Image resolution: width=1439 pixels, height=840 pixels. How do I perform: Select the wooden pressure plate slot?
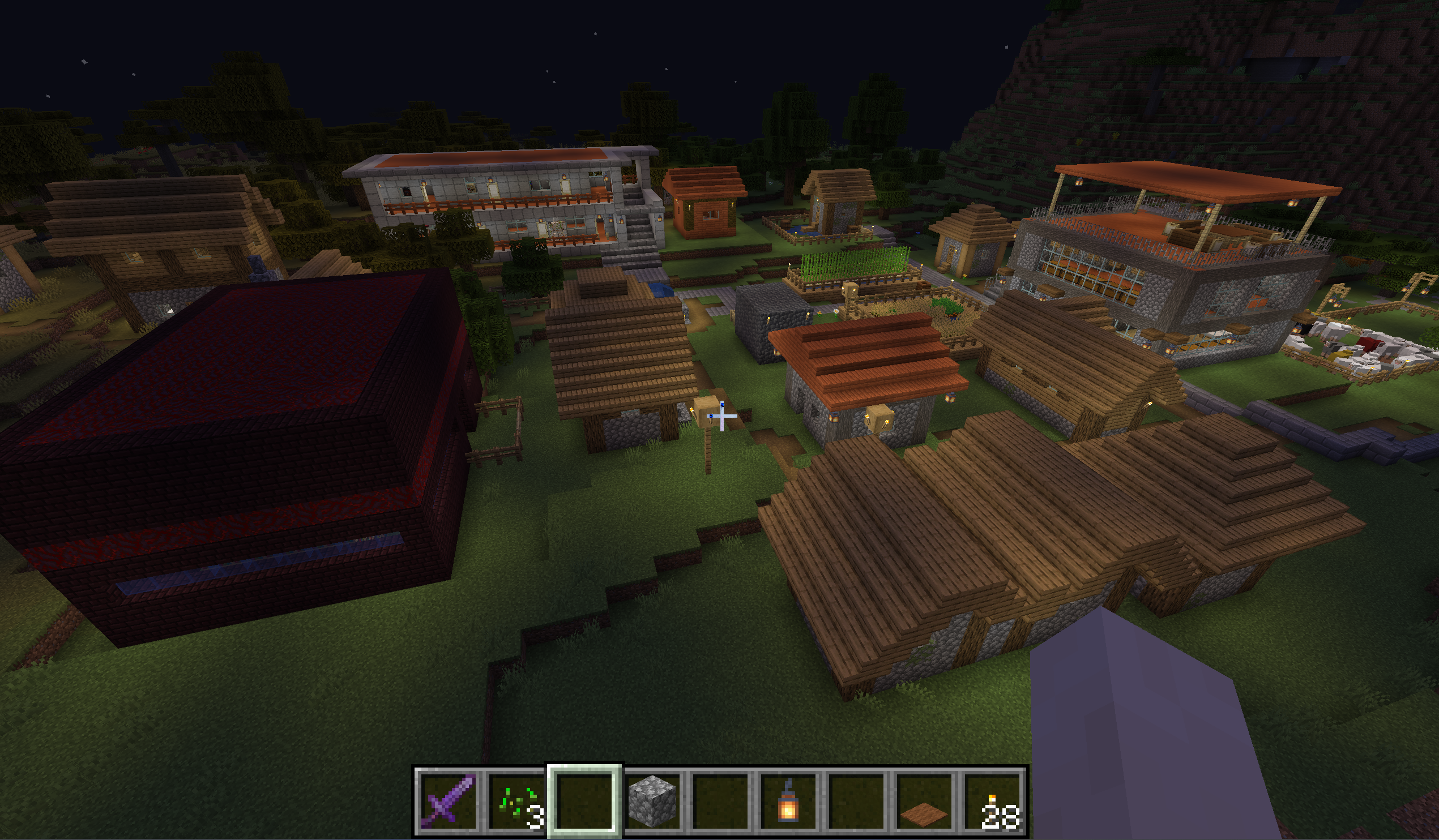pos(924,800)
